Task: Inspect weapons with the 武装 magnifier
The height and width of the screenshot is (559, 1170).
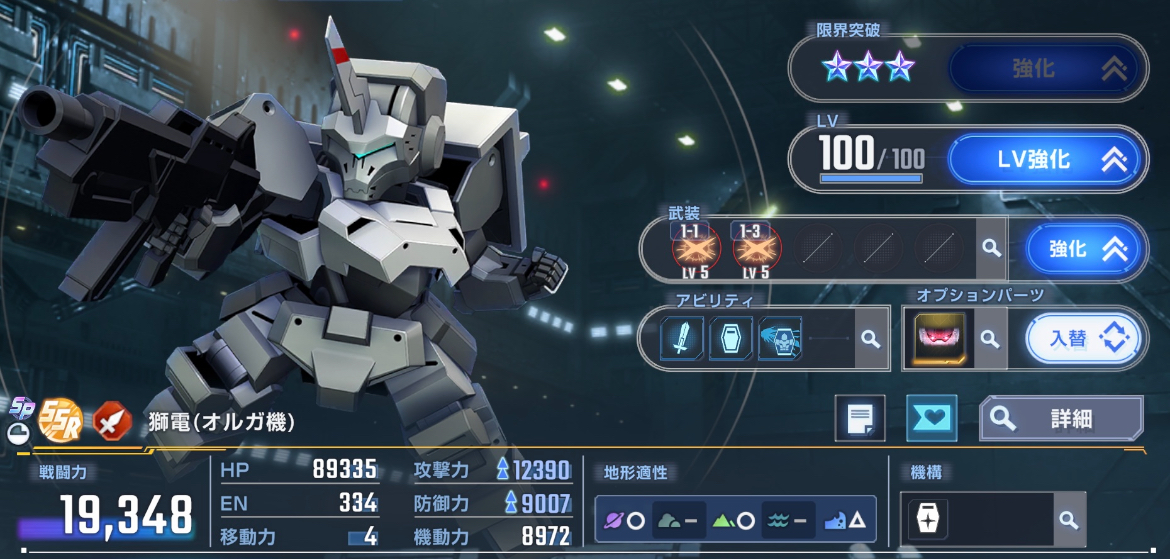Action: pyautogui.click(x=990, y=249)
